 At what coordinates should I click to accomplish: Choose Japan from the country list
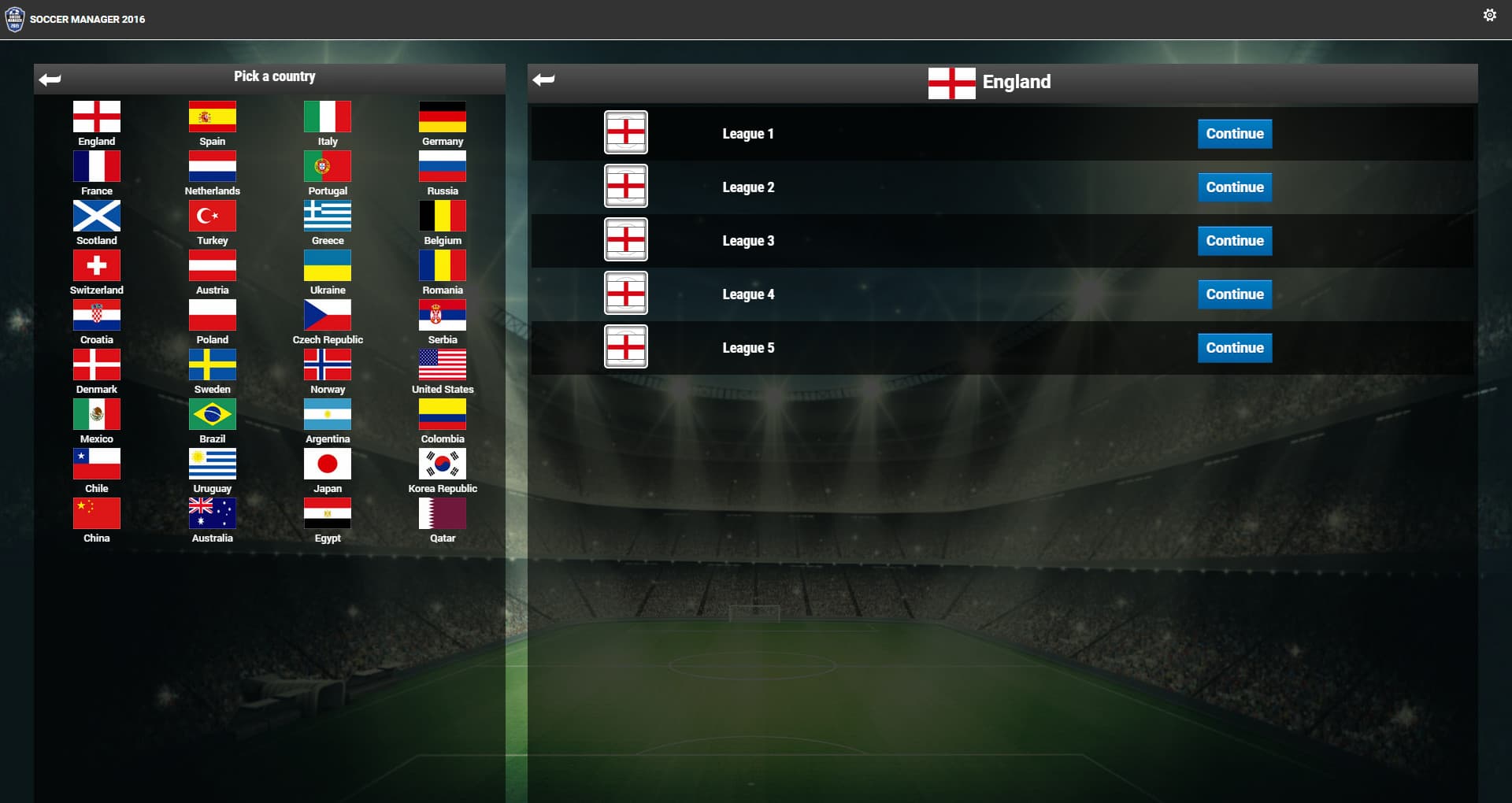click(x=327, y=464)
